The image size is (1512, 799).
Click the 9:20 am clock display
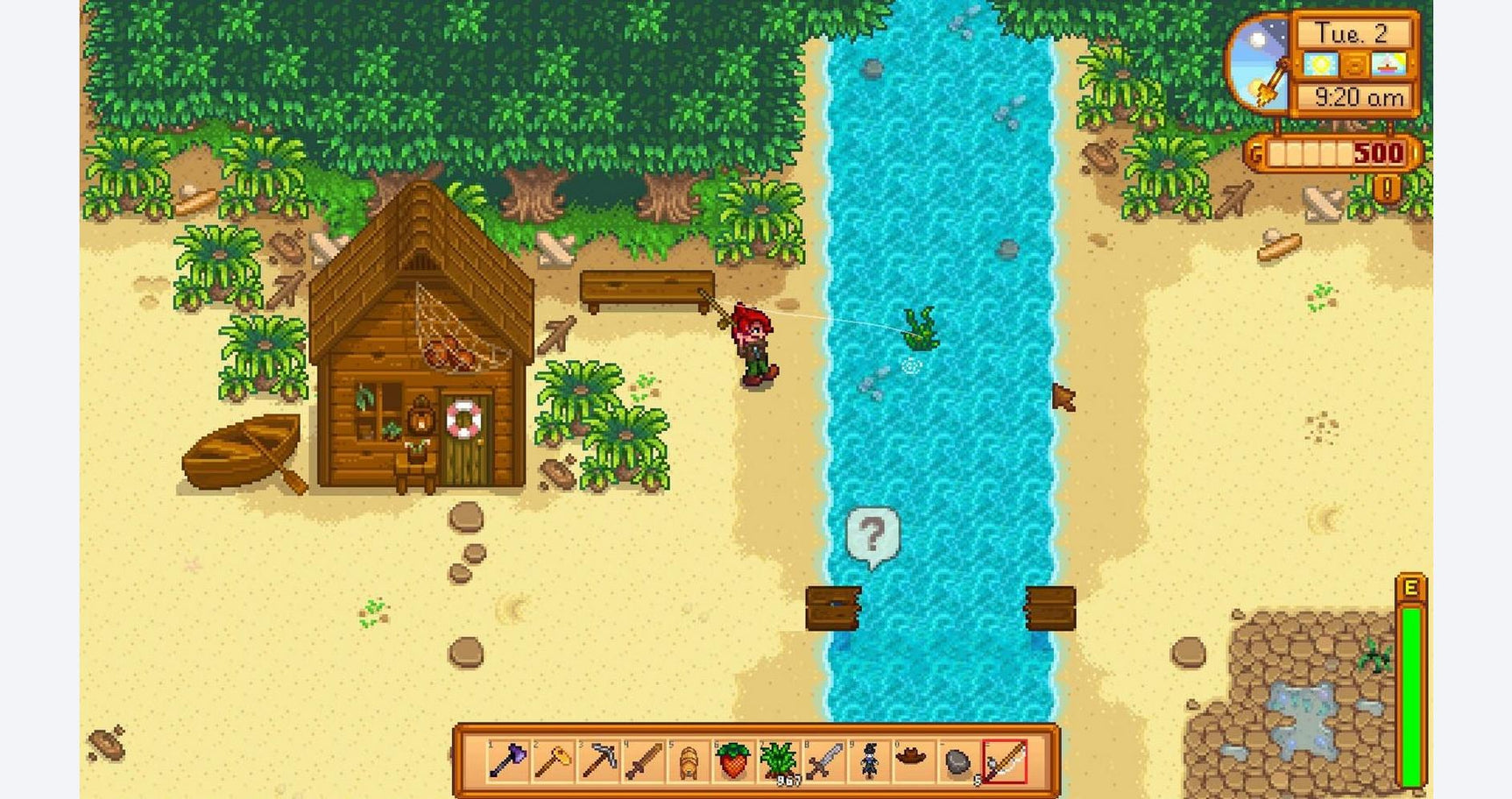(1360, 95)
